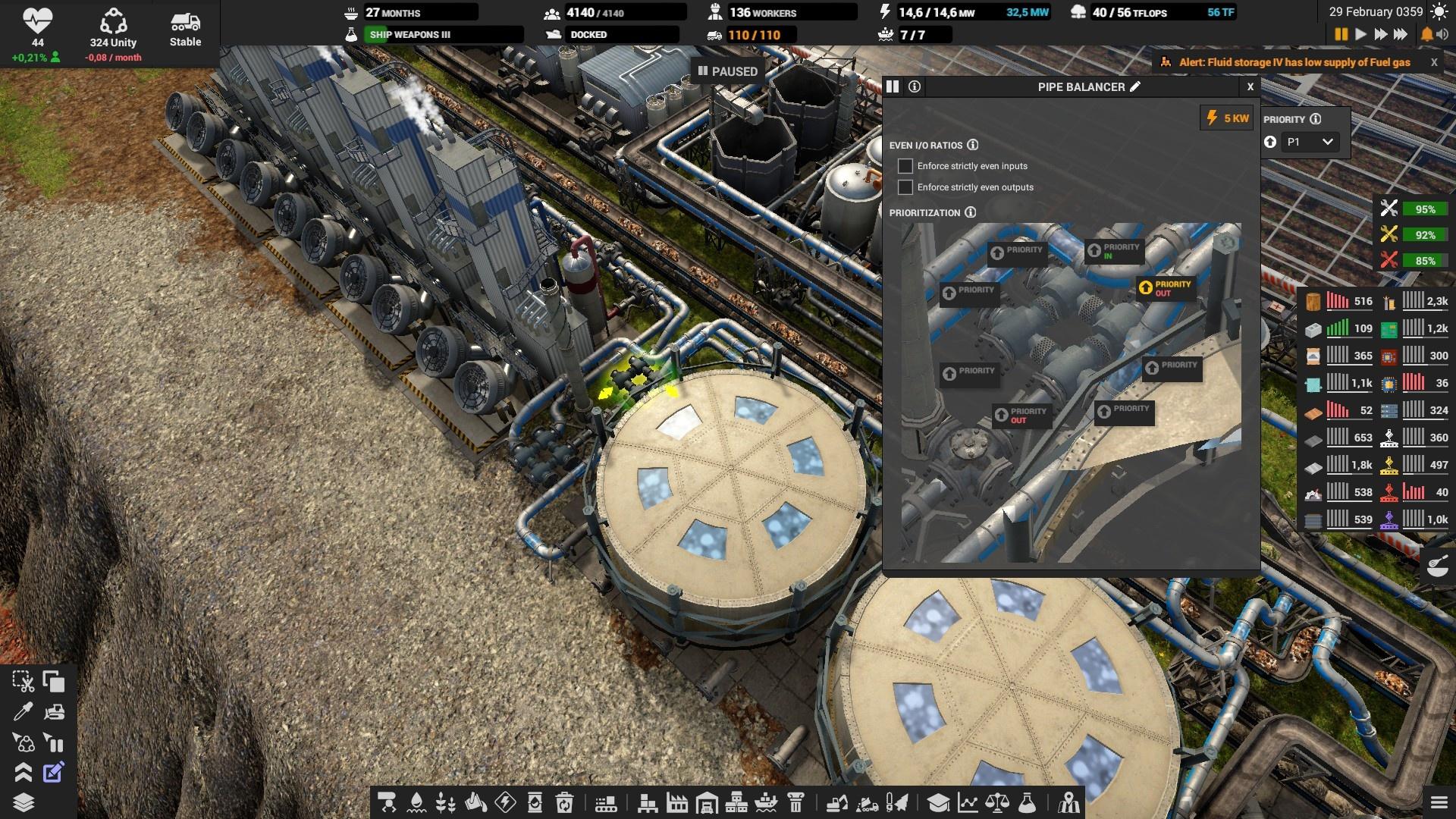Select the cut tool with scissors icon

[23, 682]
